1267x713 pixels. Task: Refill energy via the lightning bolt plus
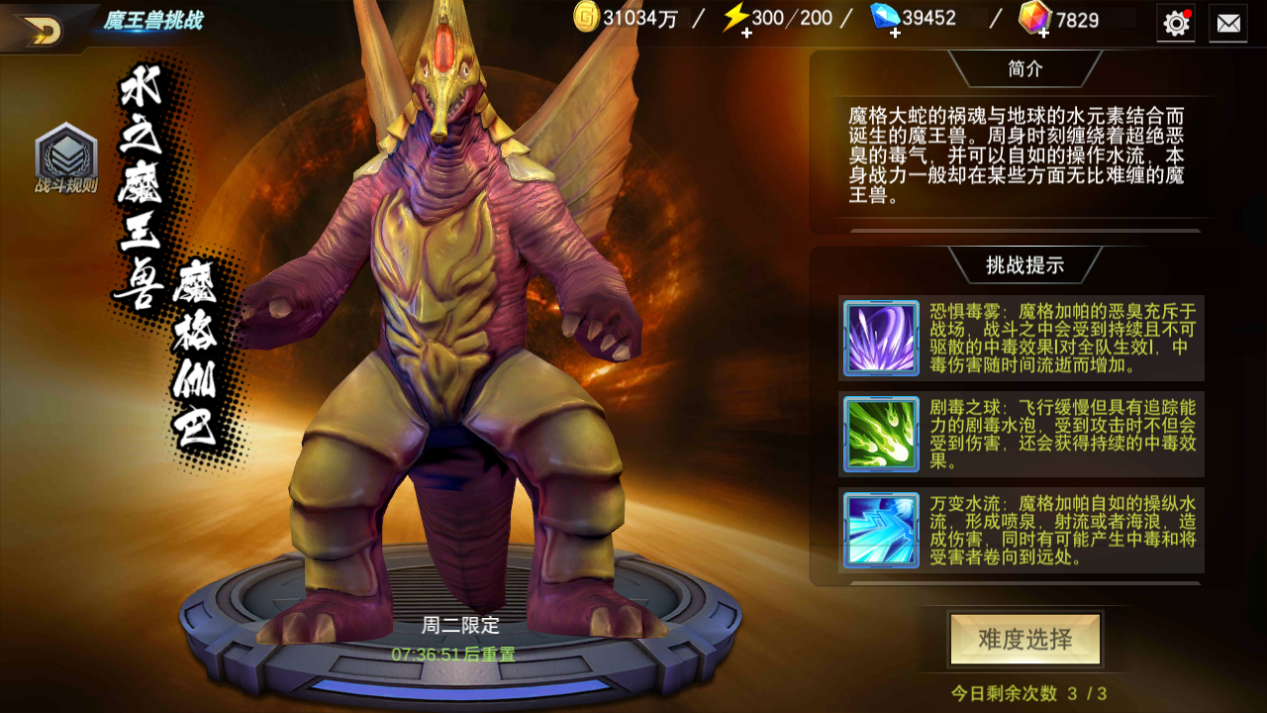(745, 32)
